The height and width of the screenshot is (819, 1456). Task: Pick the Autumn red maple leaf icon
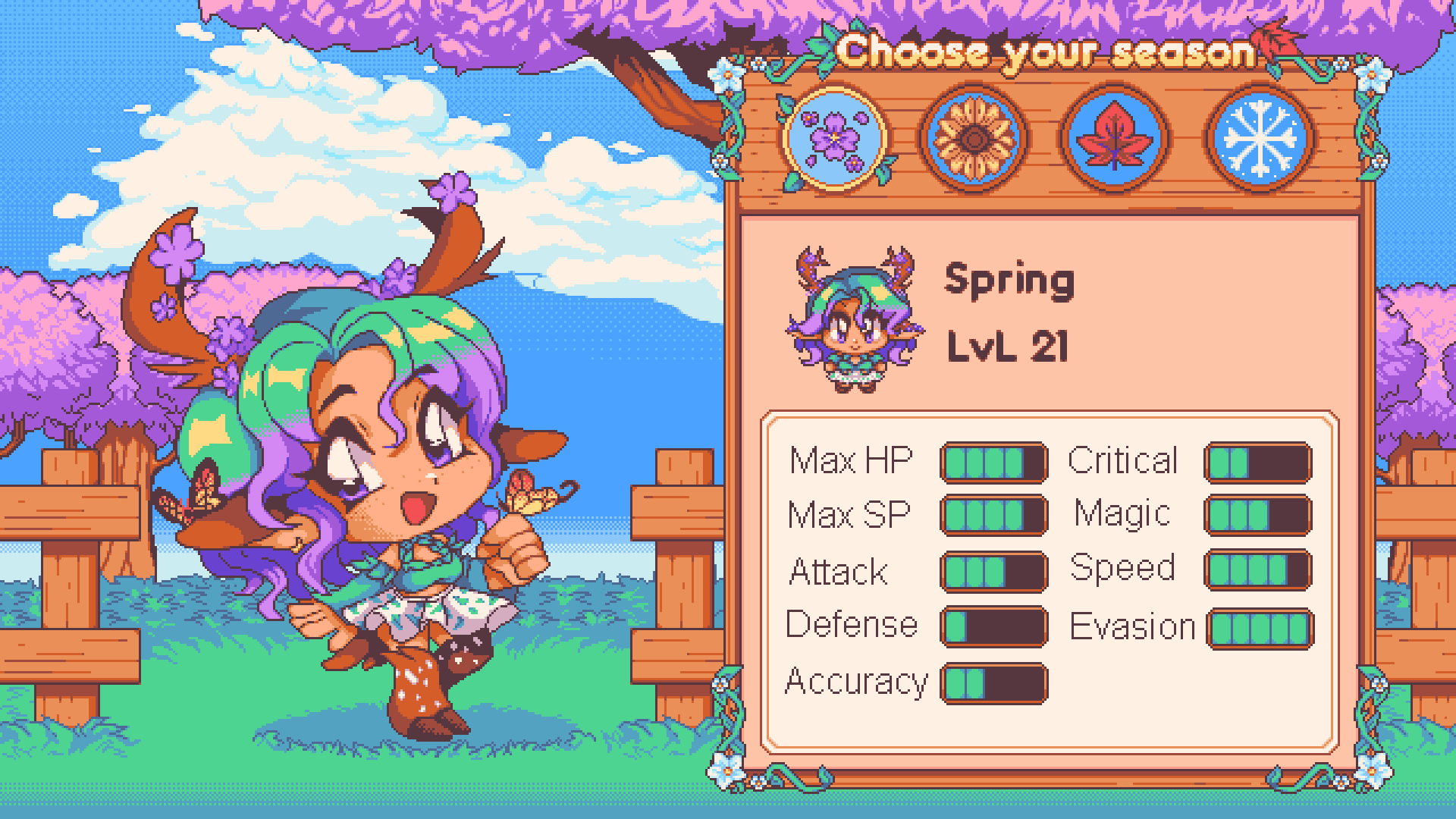click(x=1114, y=139)
